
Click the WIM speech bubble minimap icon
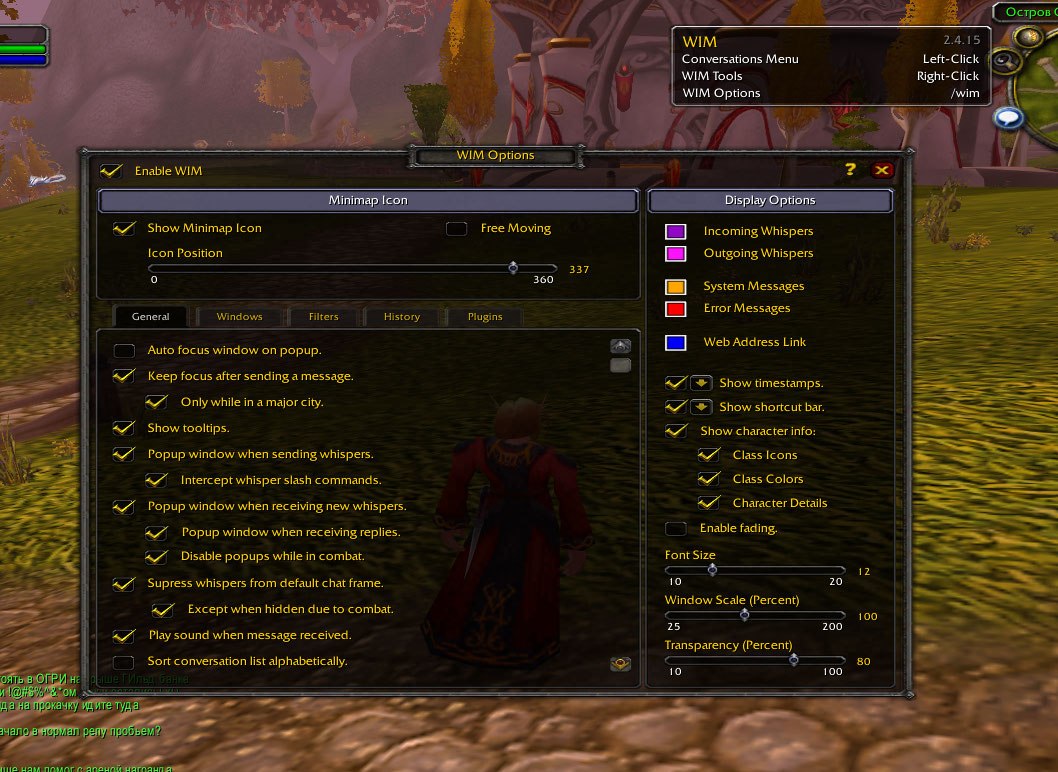pyautogui.click(x=1009, y=118)
